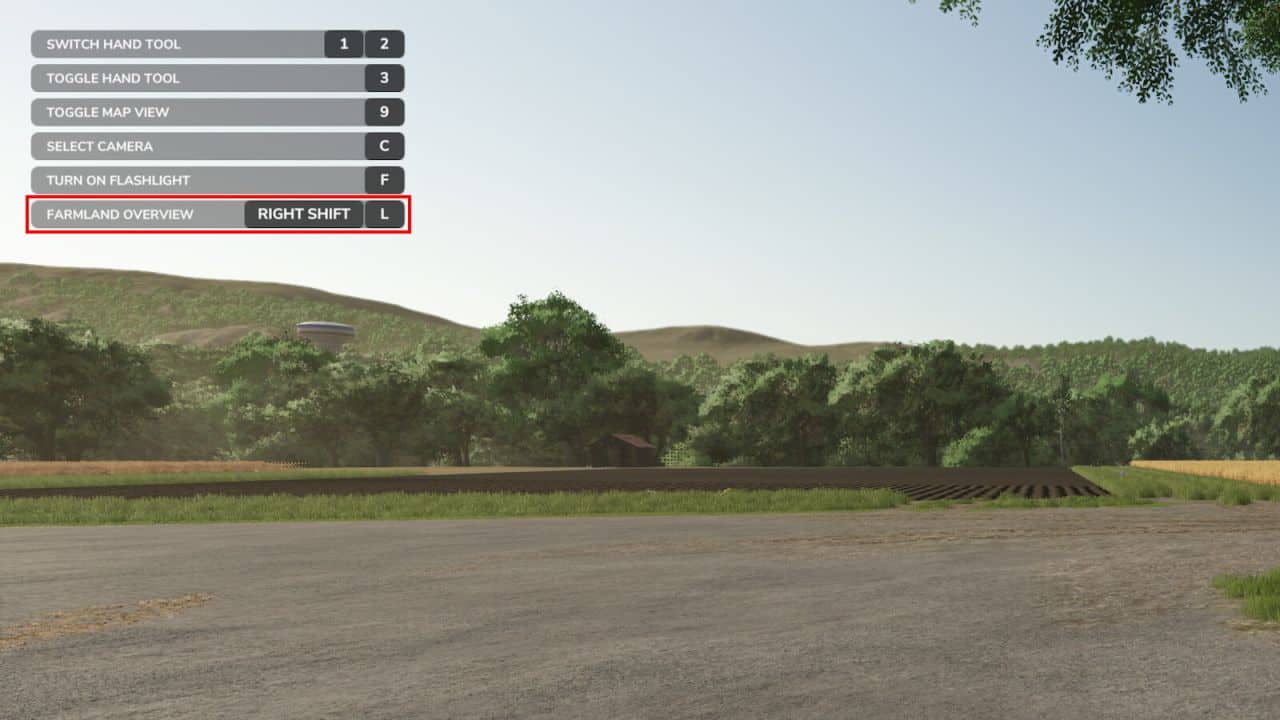Click the "3" key badge beside Toggle Hand Tool
This screenshot has height=720, width=1280.
[x=384, y=78]
